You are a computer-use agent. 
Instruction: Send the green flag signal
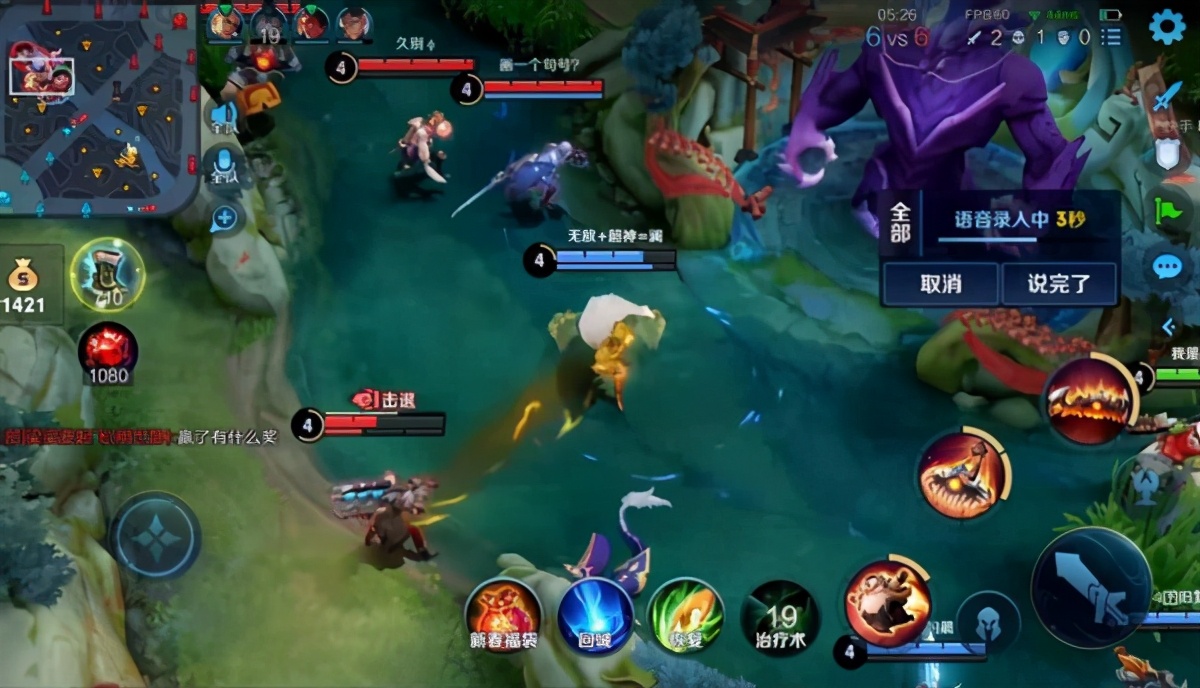(x=1166, y=209)
